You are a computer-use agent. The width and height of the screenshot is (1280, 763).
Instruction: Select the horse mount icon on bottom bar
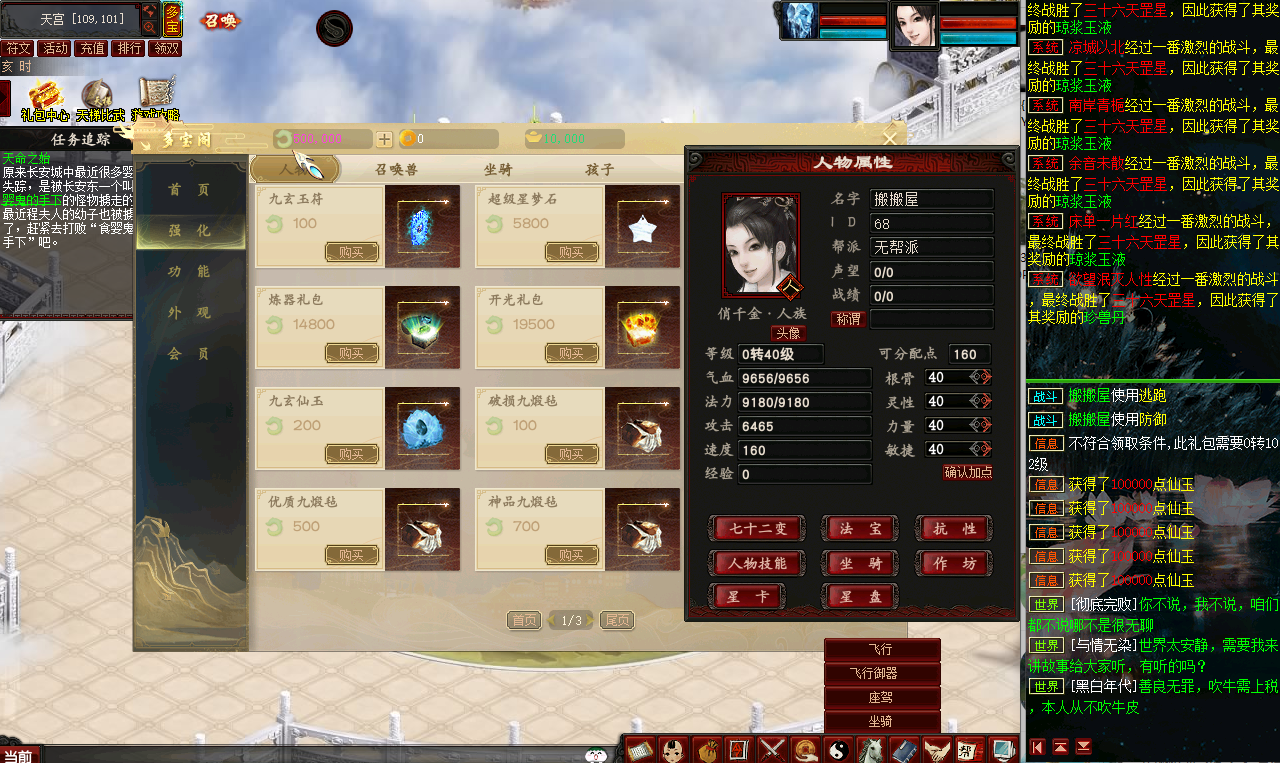click(872, 748)
